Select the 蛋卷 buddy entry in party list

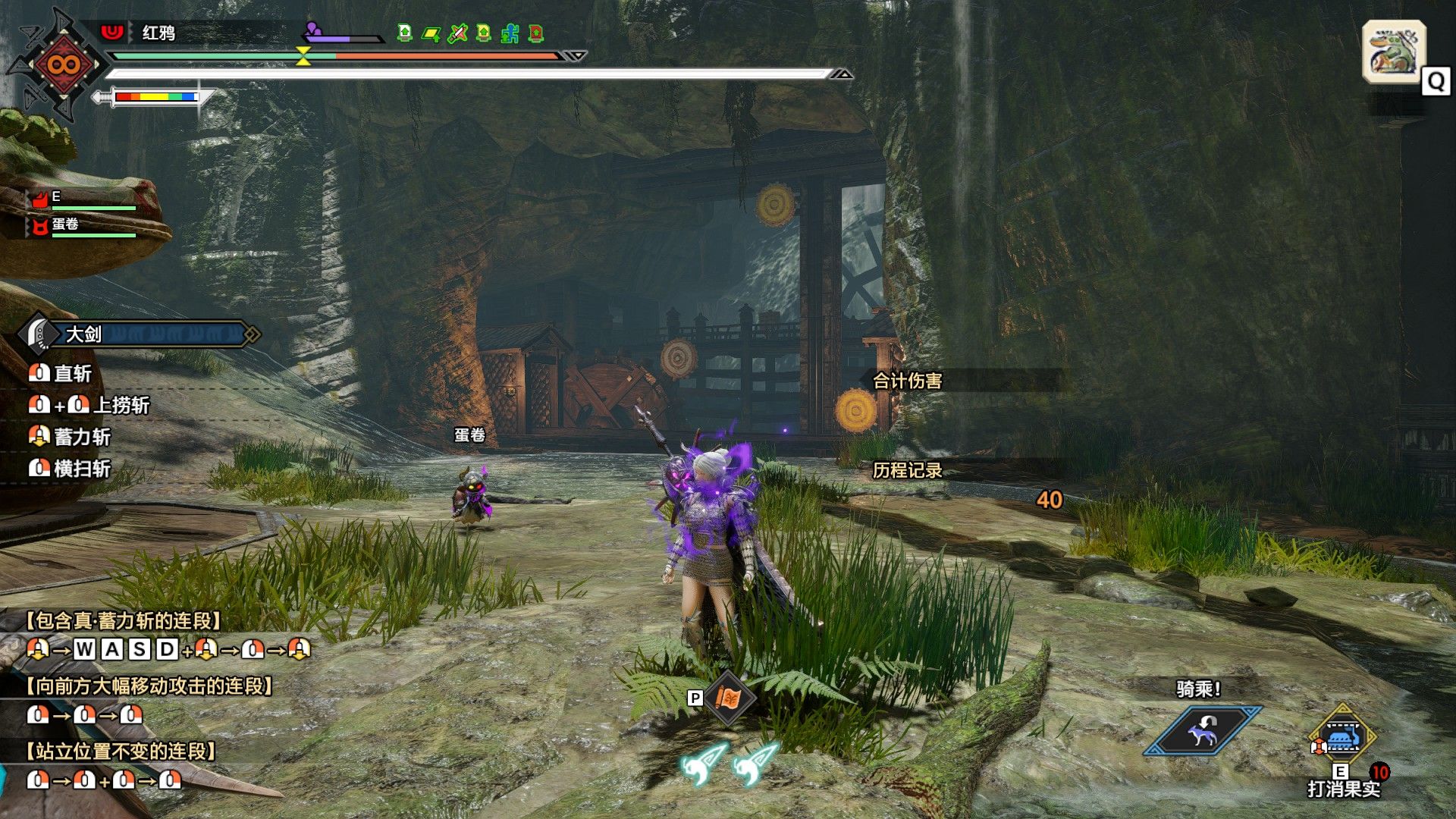65,225
